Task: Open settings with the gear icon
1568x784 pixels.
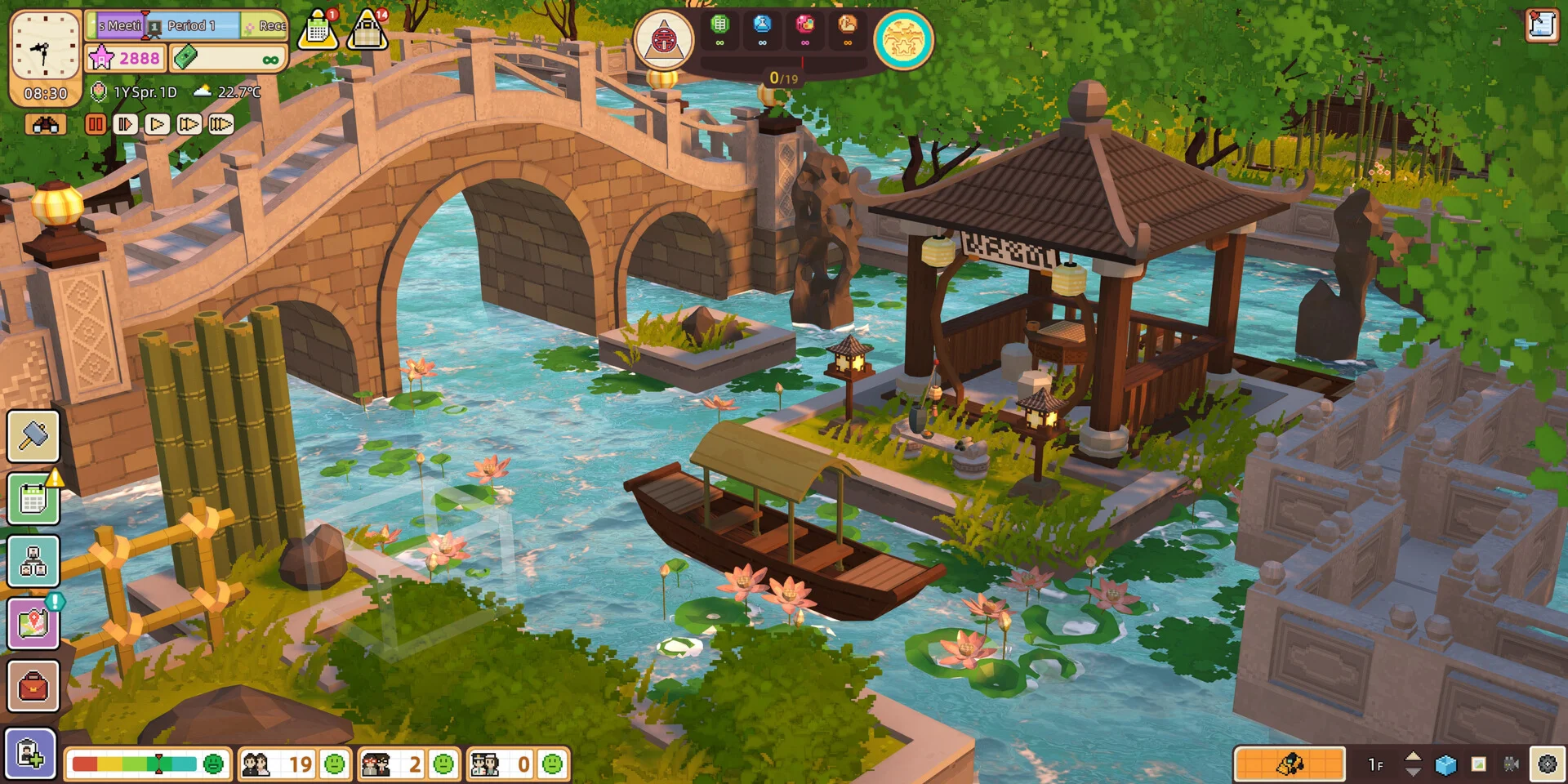Action: (x=1547, y=764)
